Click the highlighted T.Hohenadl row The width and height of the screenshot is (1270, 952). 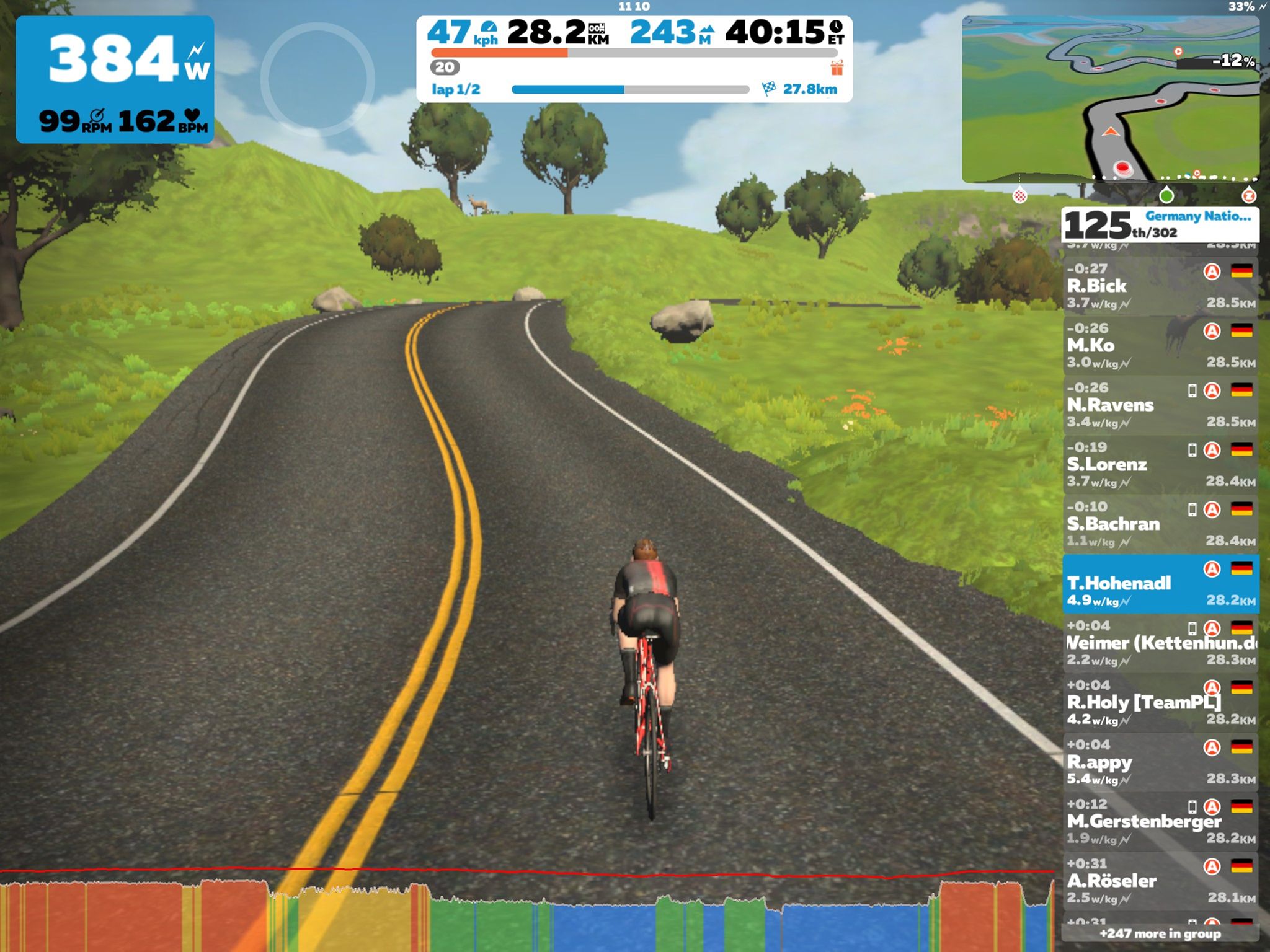tap(1160, 583)
